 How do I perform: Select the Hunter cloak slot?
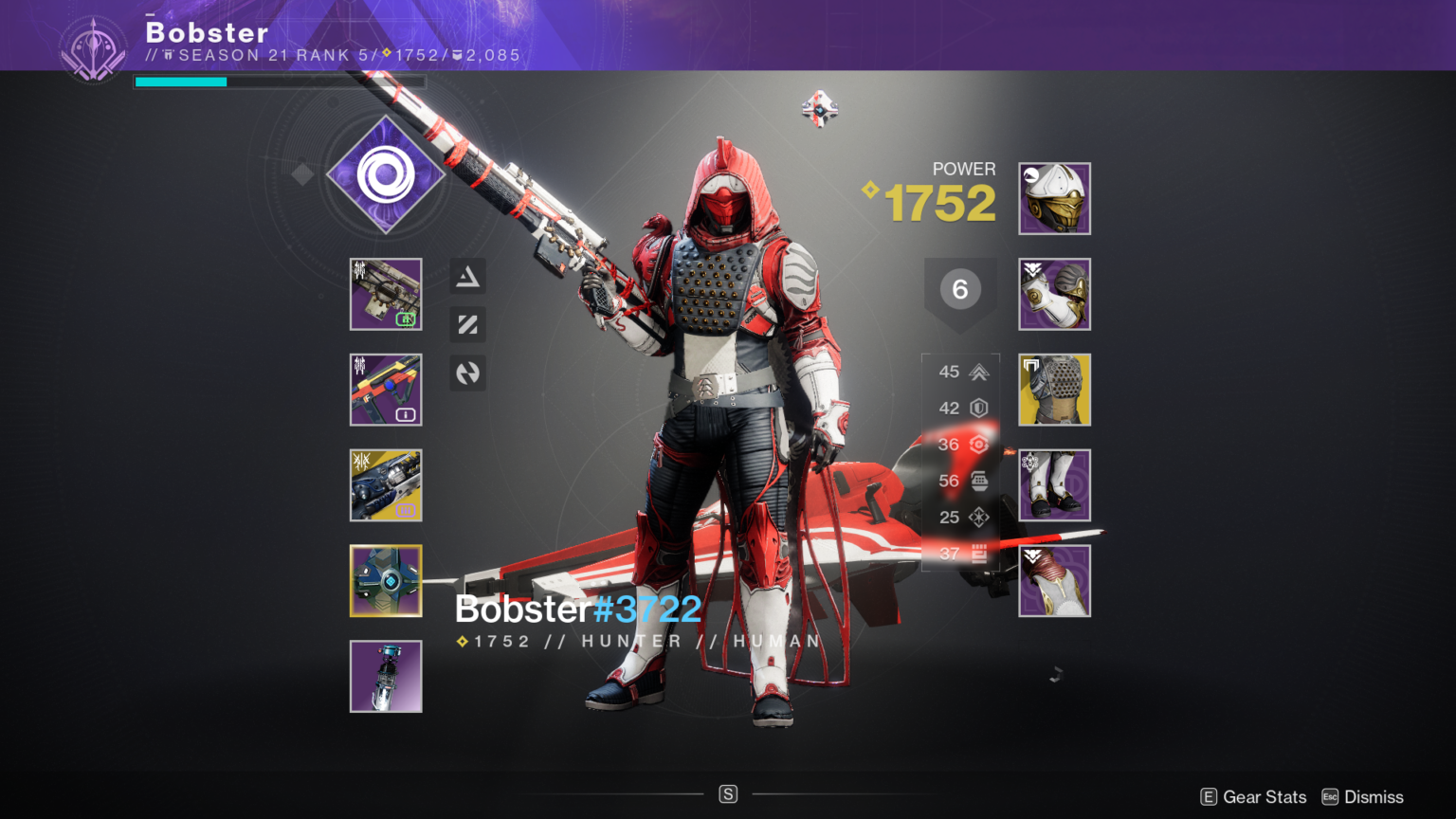click(x=1054, y=581)
